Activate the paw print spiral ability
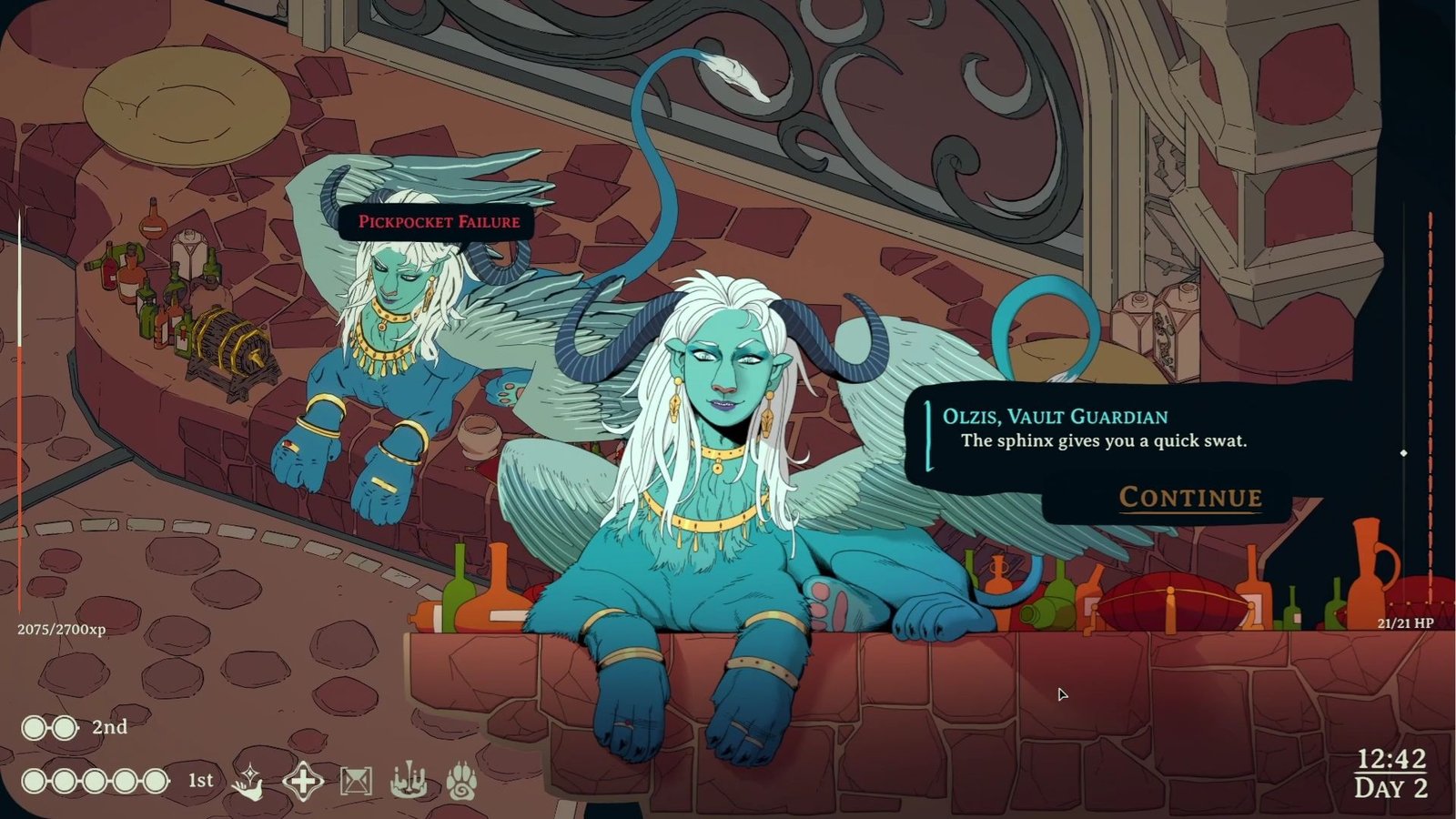The width and height of the screenshot is (1456, 819). tap(461, 781)
